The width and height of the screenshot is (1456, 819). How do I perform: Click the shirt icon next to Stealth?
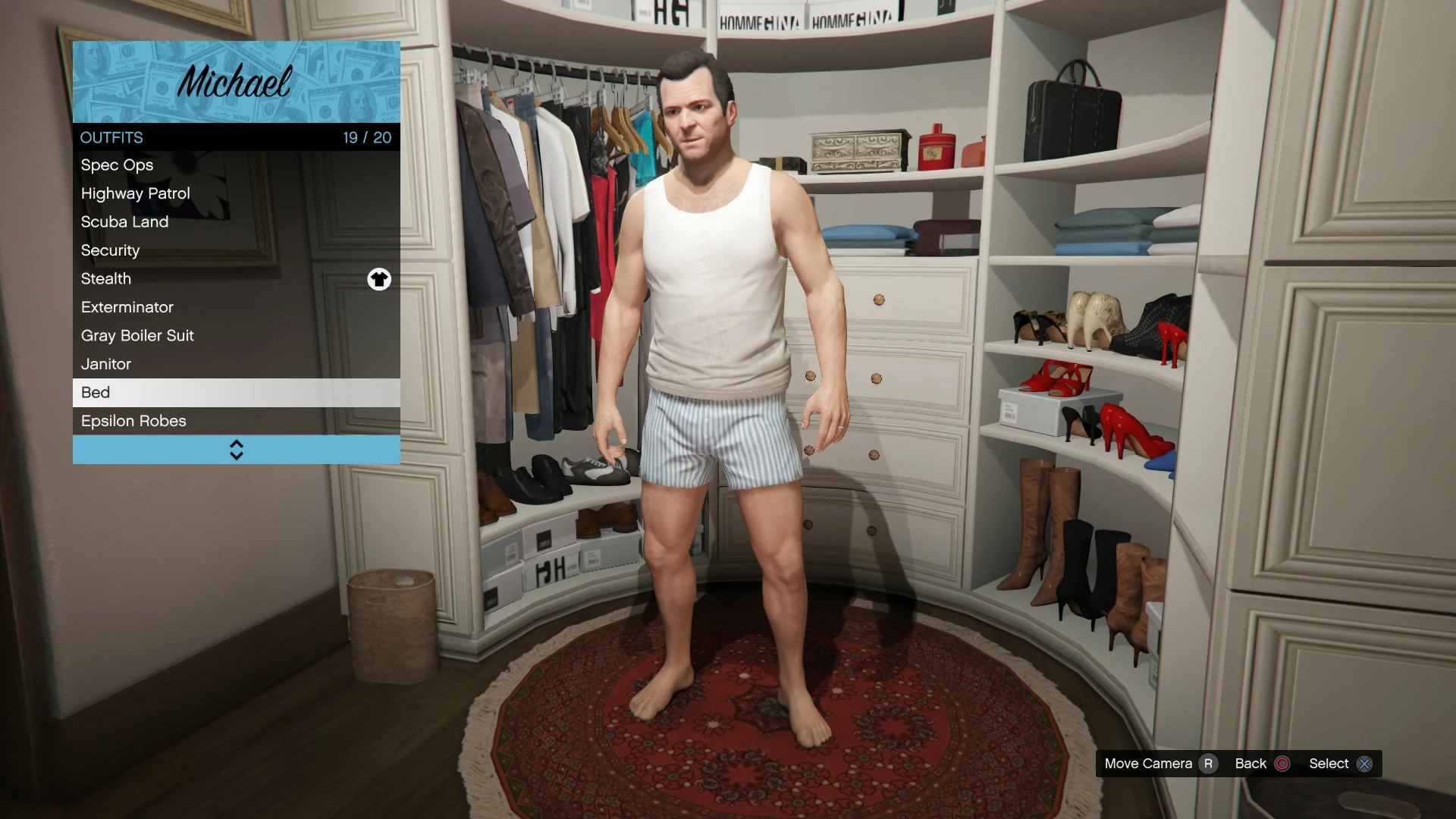point(379,279)
